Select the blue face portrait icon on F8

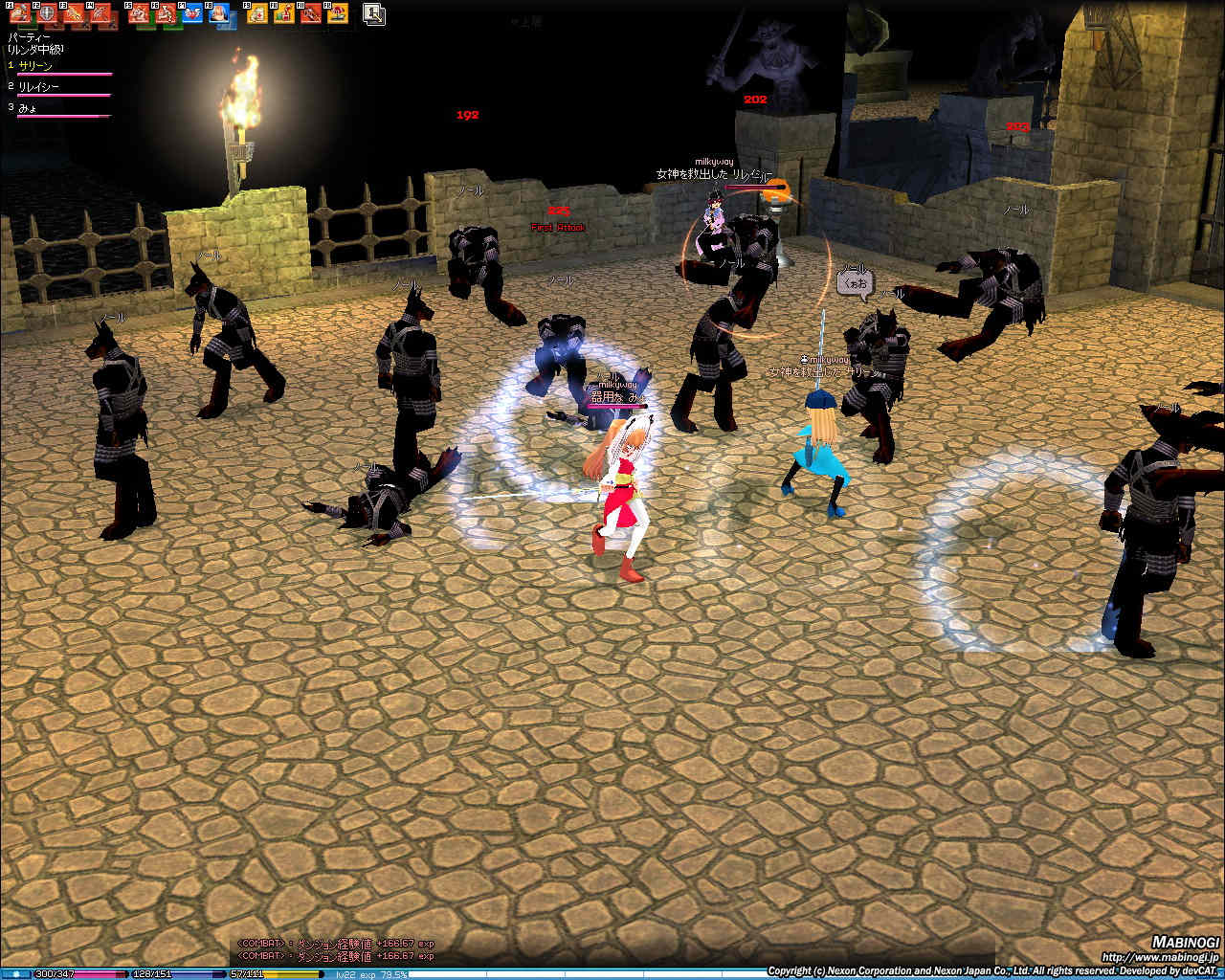(x=219, y=13)
